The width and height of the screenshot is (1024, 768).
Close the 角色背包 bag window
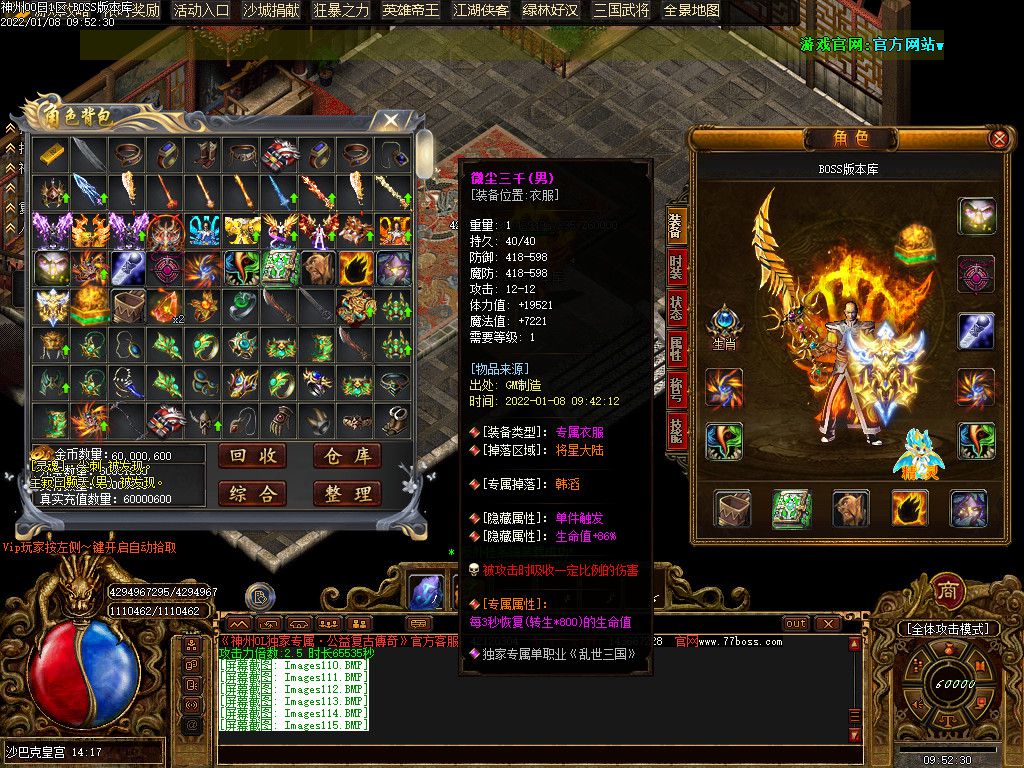pyautogui.click(x=391, y=122)
